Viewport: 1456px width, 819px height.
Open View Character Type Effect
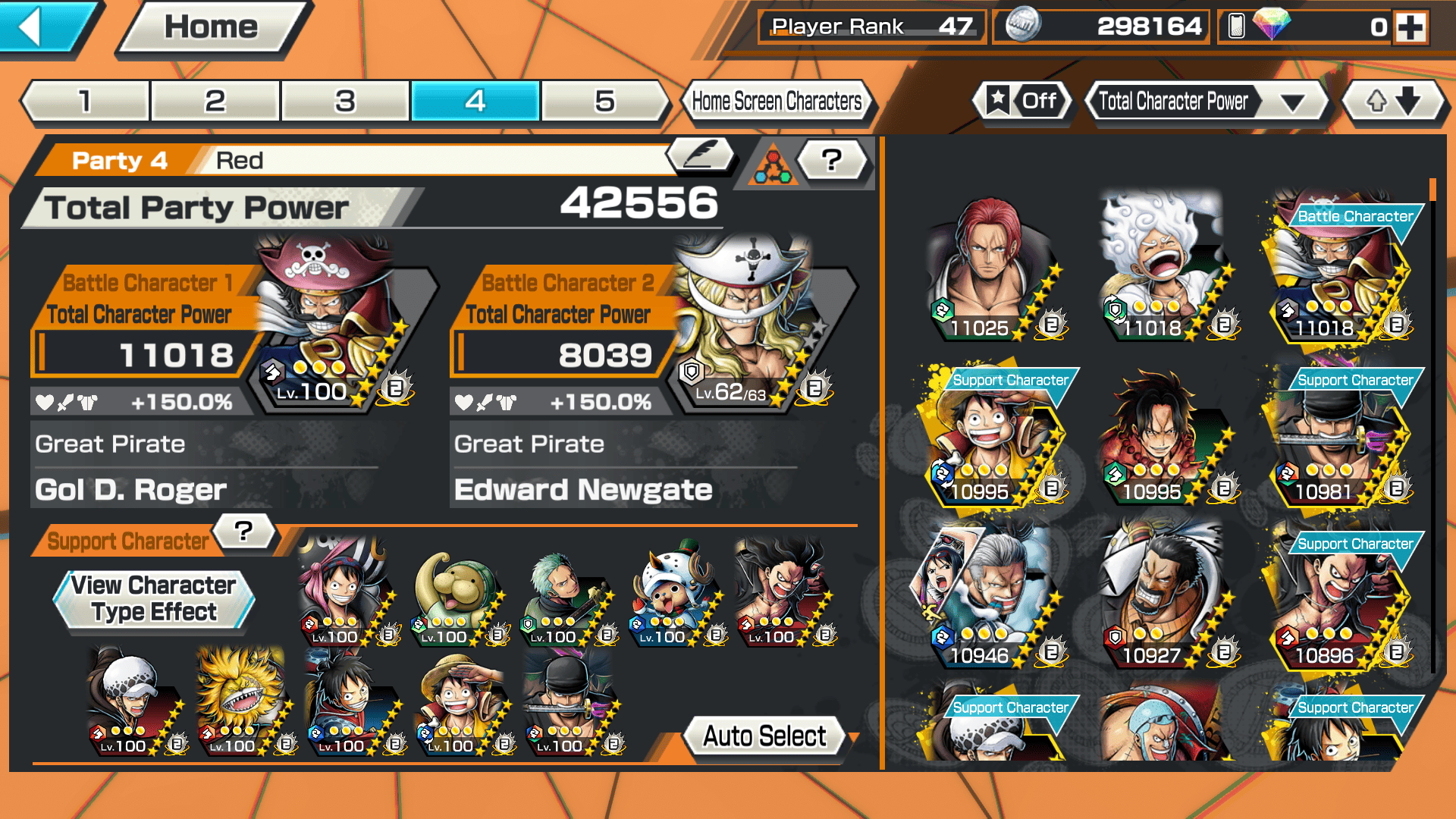coord(154,599)
